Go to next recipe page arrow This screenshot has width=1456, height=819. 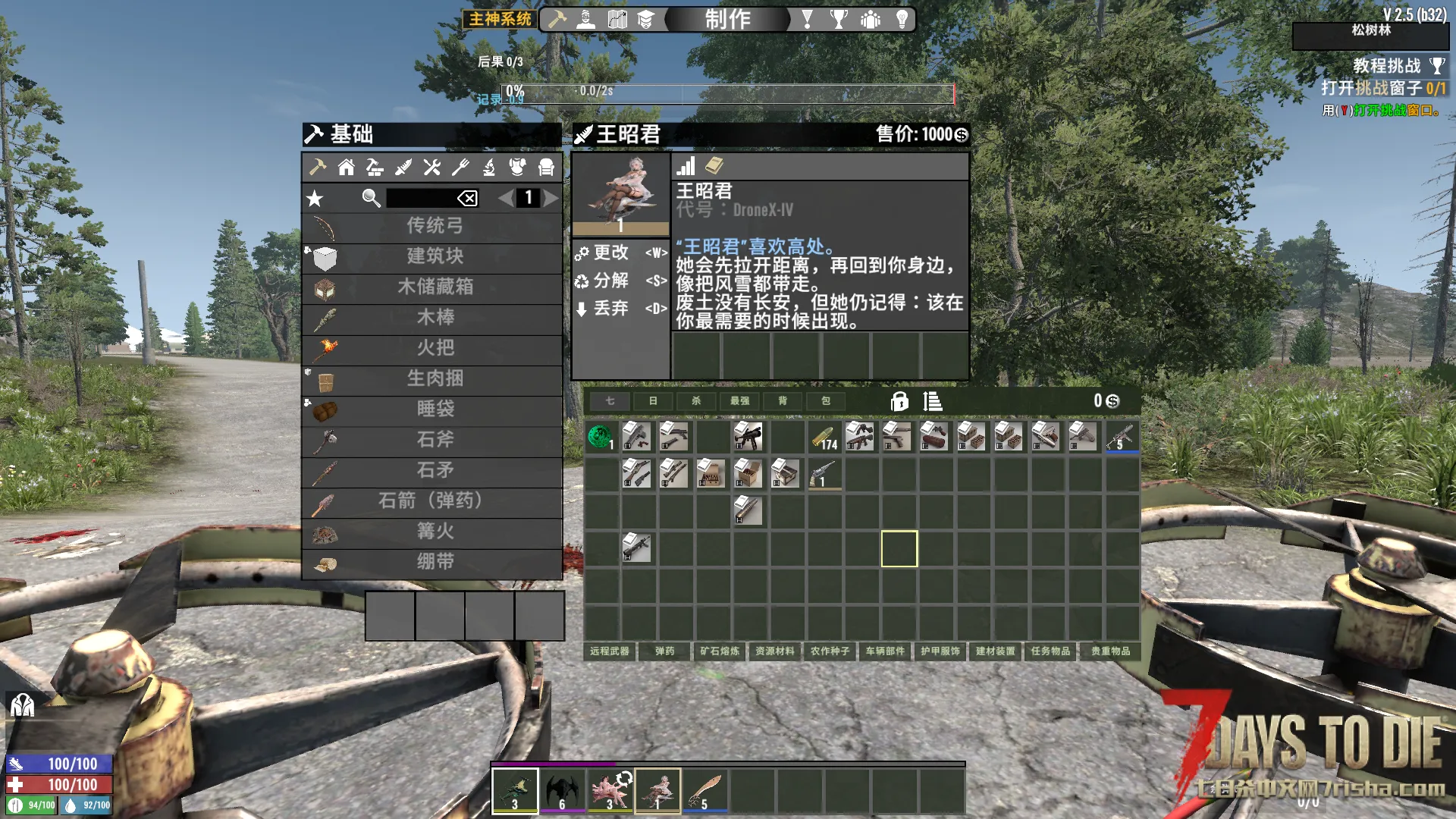click(x=551, y=198)
